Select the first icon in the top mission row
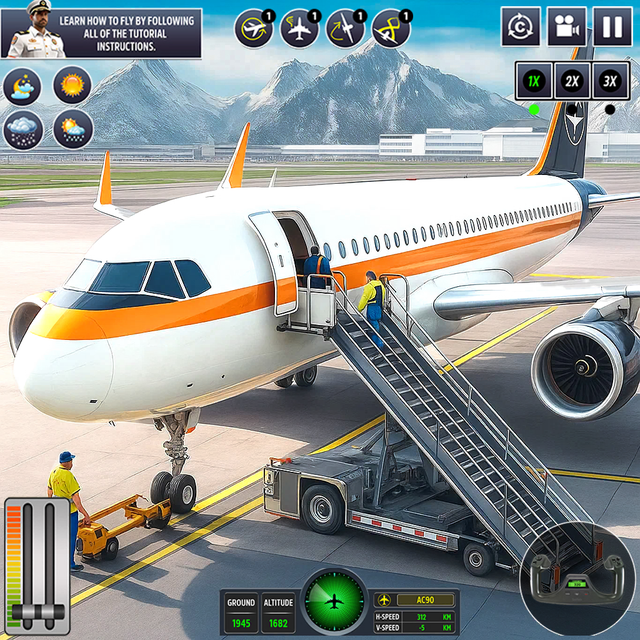The height and width of the screenshot is (640, 640). coord(253,29)
